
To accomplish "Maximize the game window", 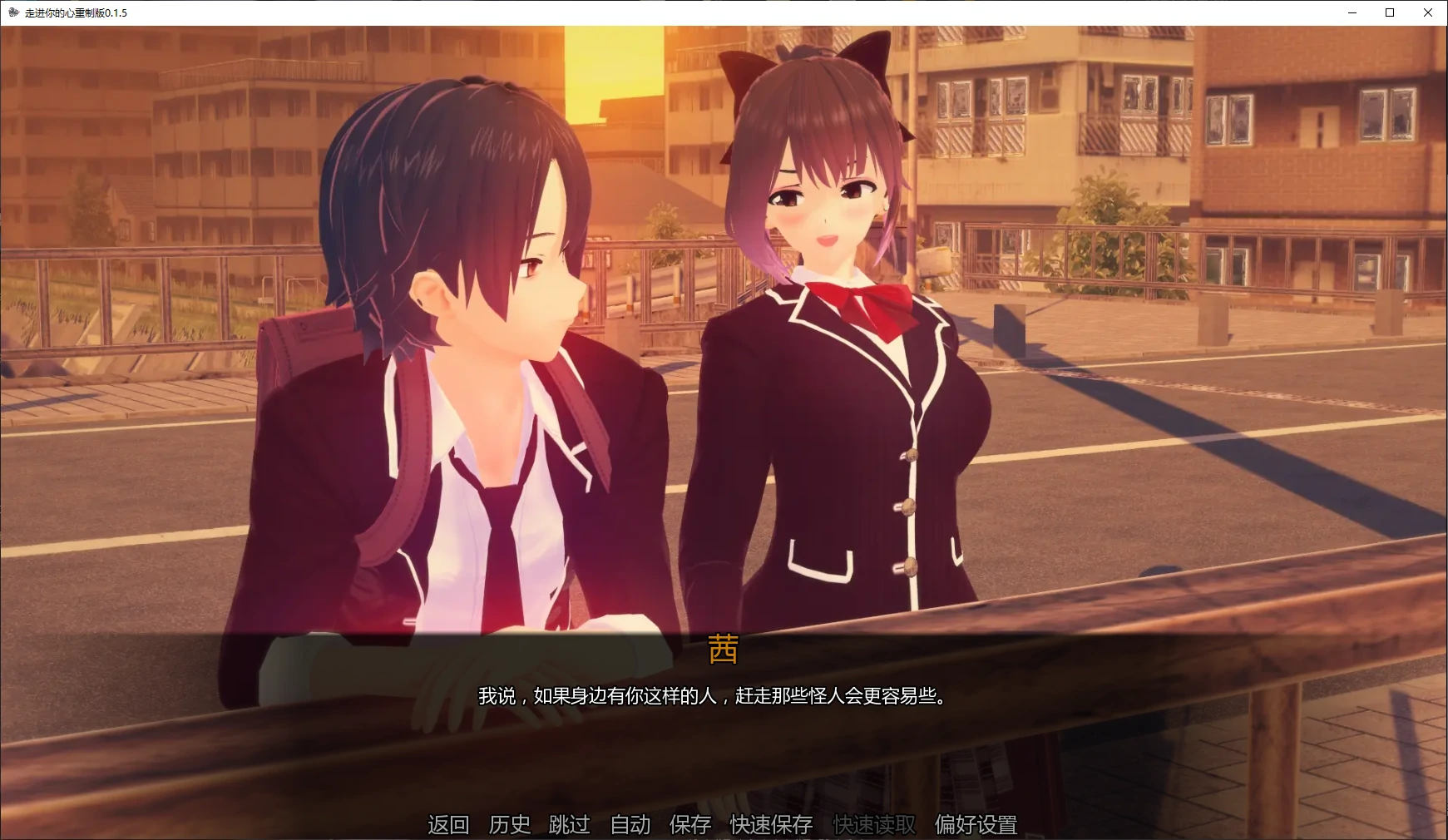I will coord(1389,12).
